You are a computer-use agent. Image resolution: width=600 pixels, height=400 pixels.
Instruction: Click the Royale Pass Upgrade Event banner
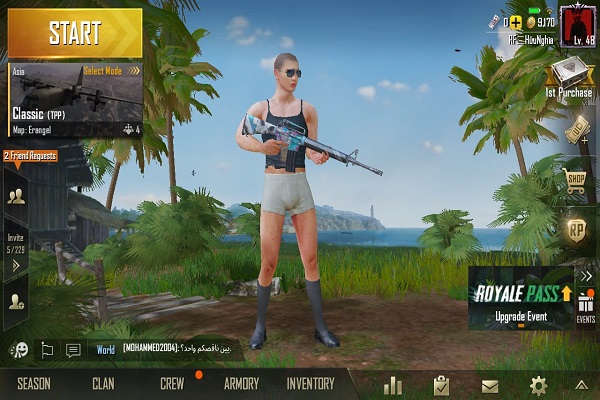pyautogui.click(x=521, y=298)
